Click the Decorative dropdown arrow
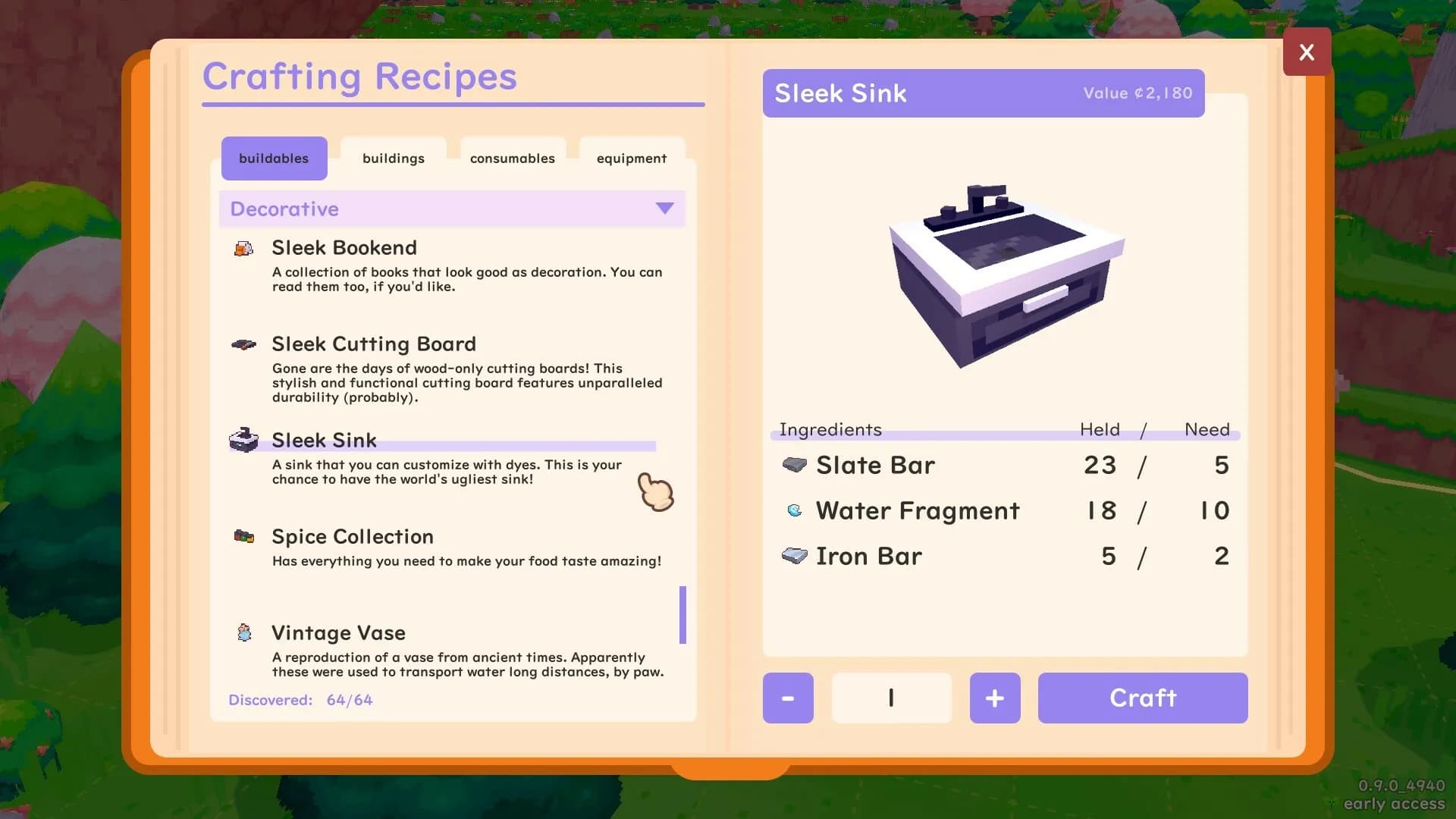The height and width of the screenshot is (819, 1456). (x=664, y=209)
